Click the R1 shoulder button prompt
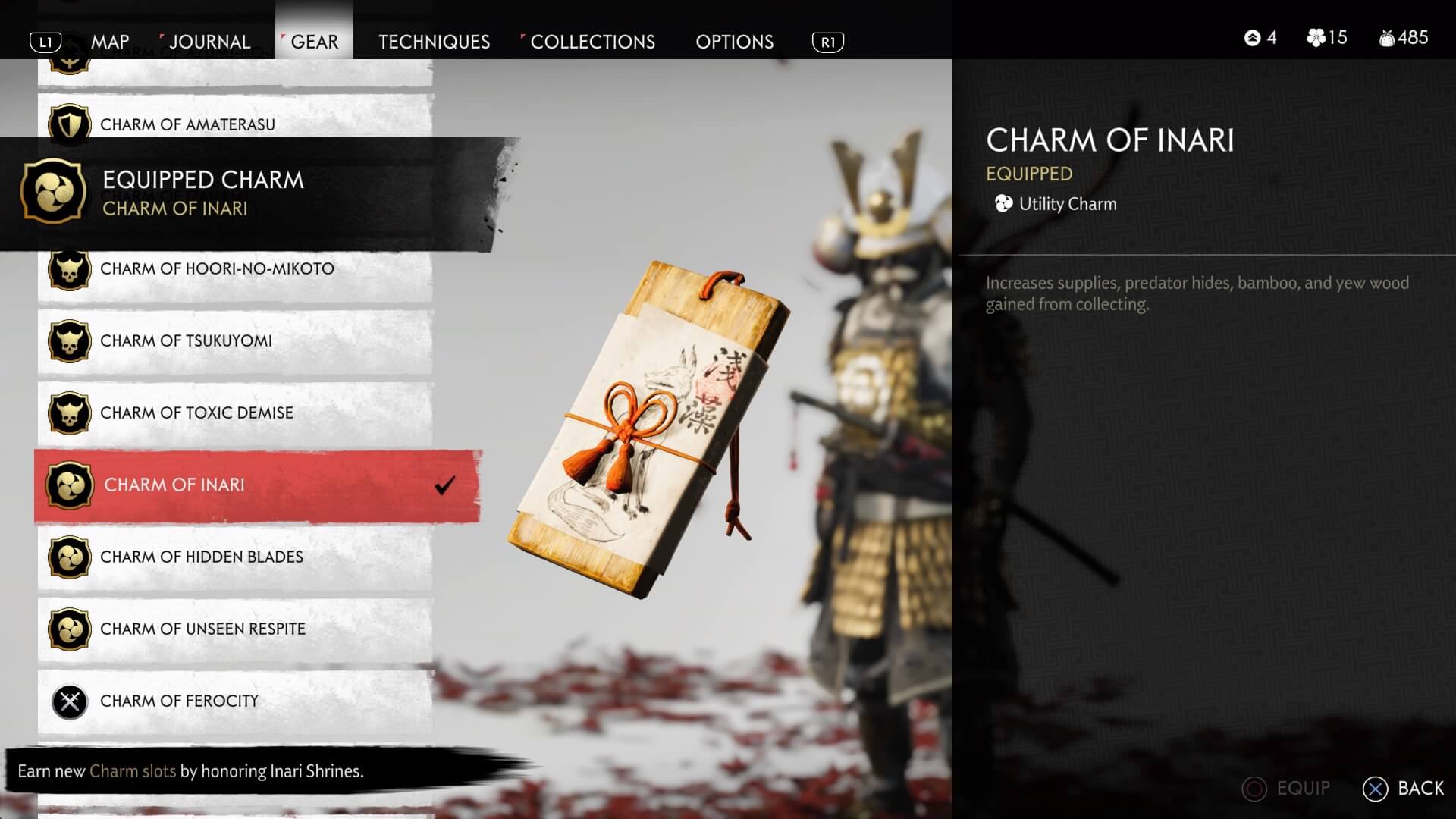Screen dimensions: 1456x819 click(828, 43)
